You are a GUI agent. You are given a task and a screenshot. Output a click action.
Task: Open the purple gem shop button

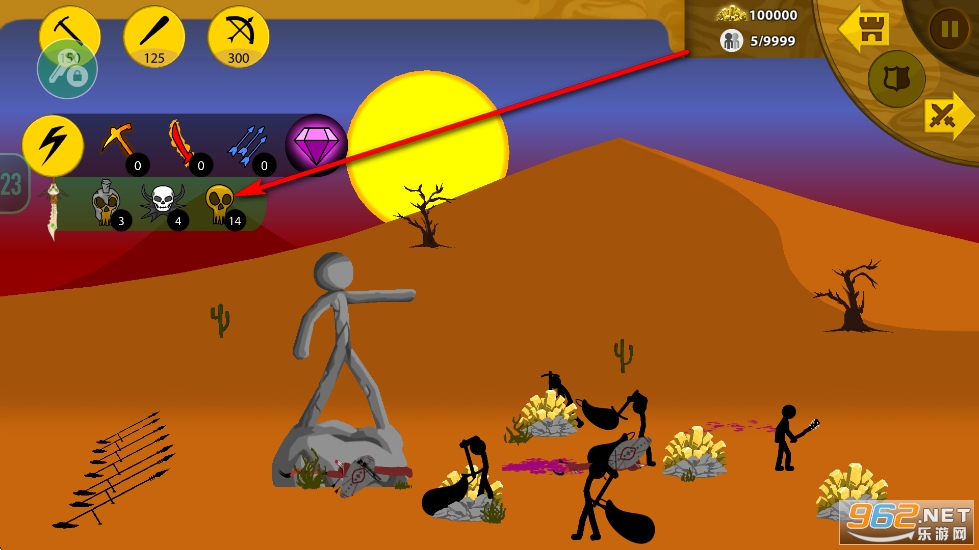(x=315, y=144)
